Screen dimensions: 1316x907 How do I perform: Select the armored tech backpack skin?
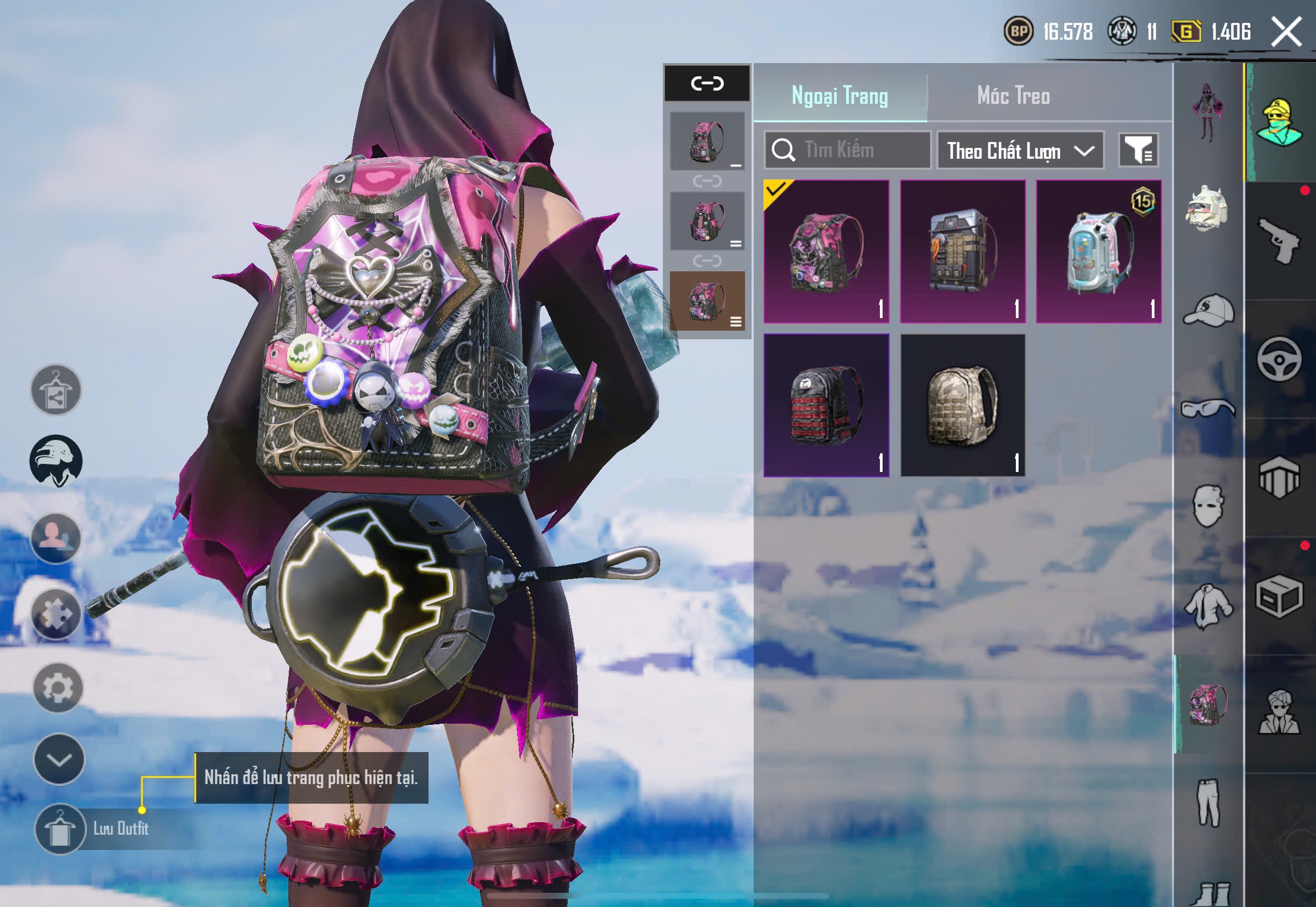coord(963,251)
